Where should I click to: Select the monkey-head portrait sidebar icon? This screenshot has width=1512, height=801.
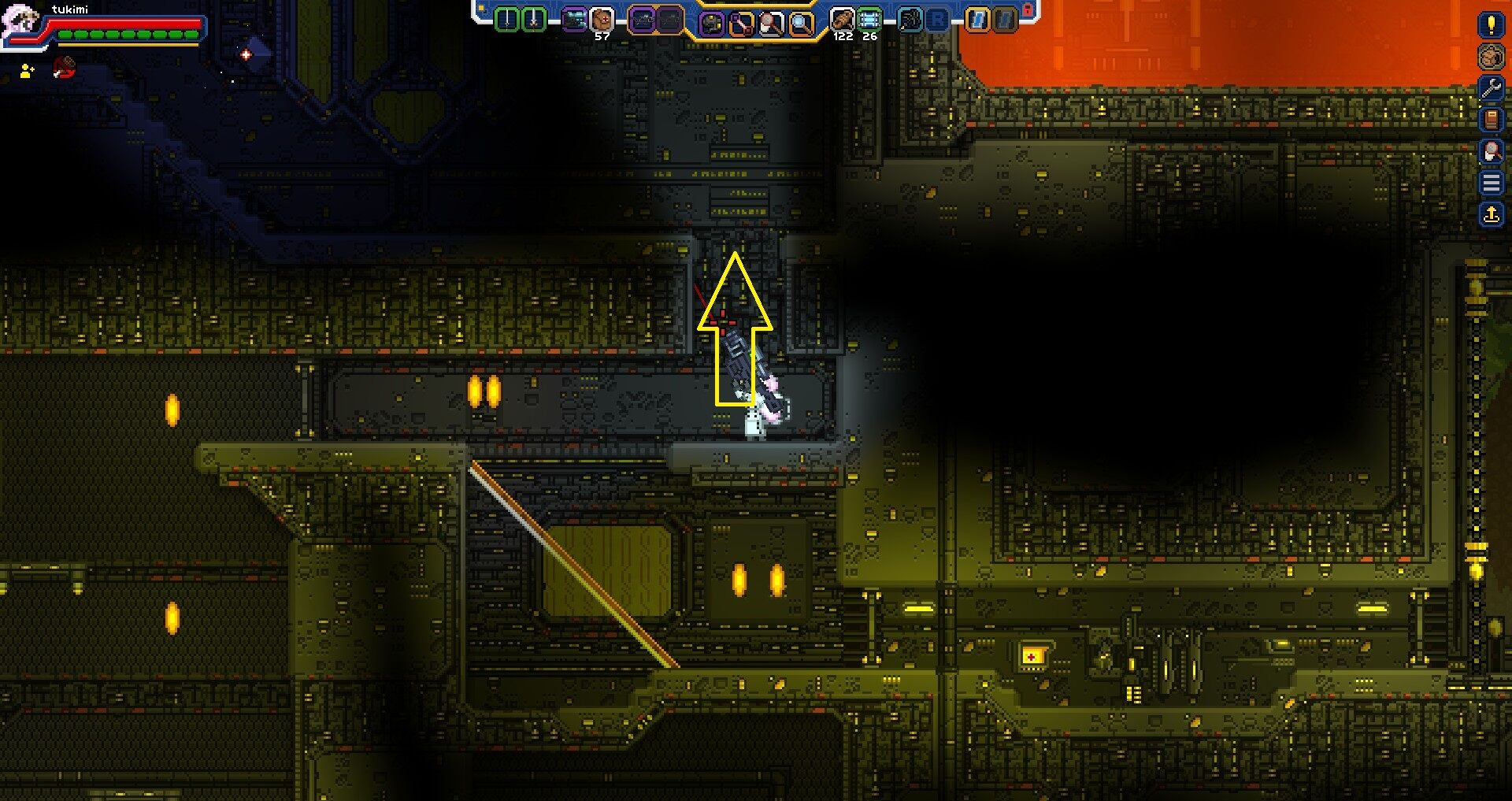point(1492,57)
